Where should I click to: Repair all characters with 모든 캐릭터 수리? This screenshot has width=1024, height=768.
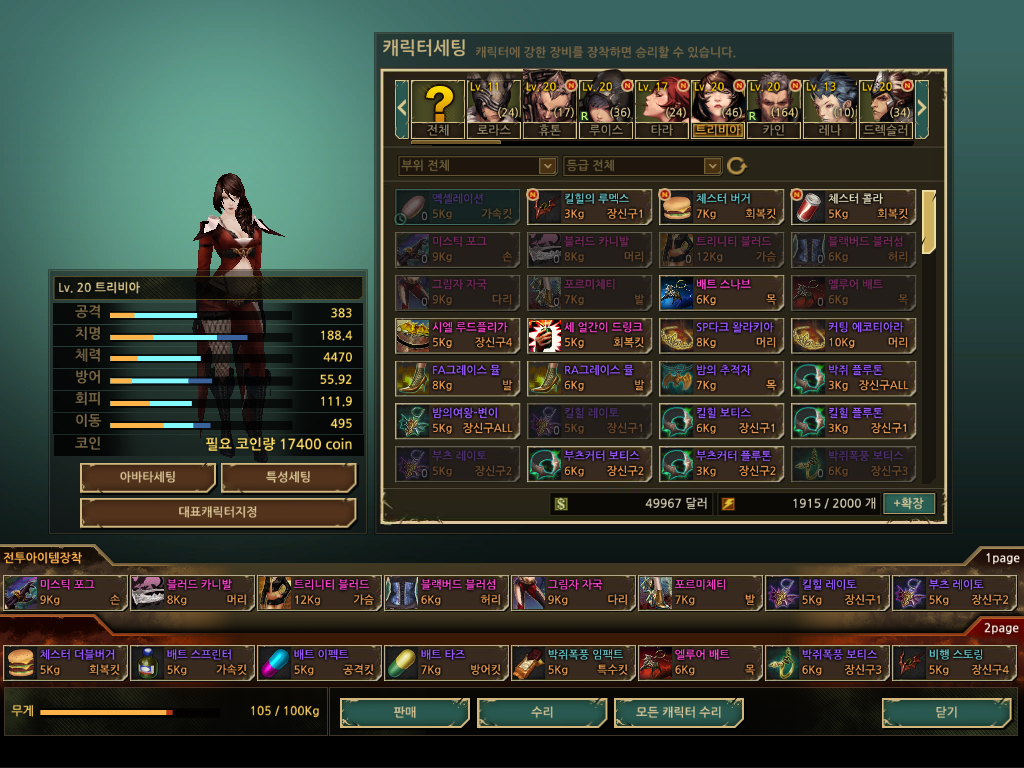coord(679,712)
